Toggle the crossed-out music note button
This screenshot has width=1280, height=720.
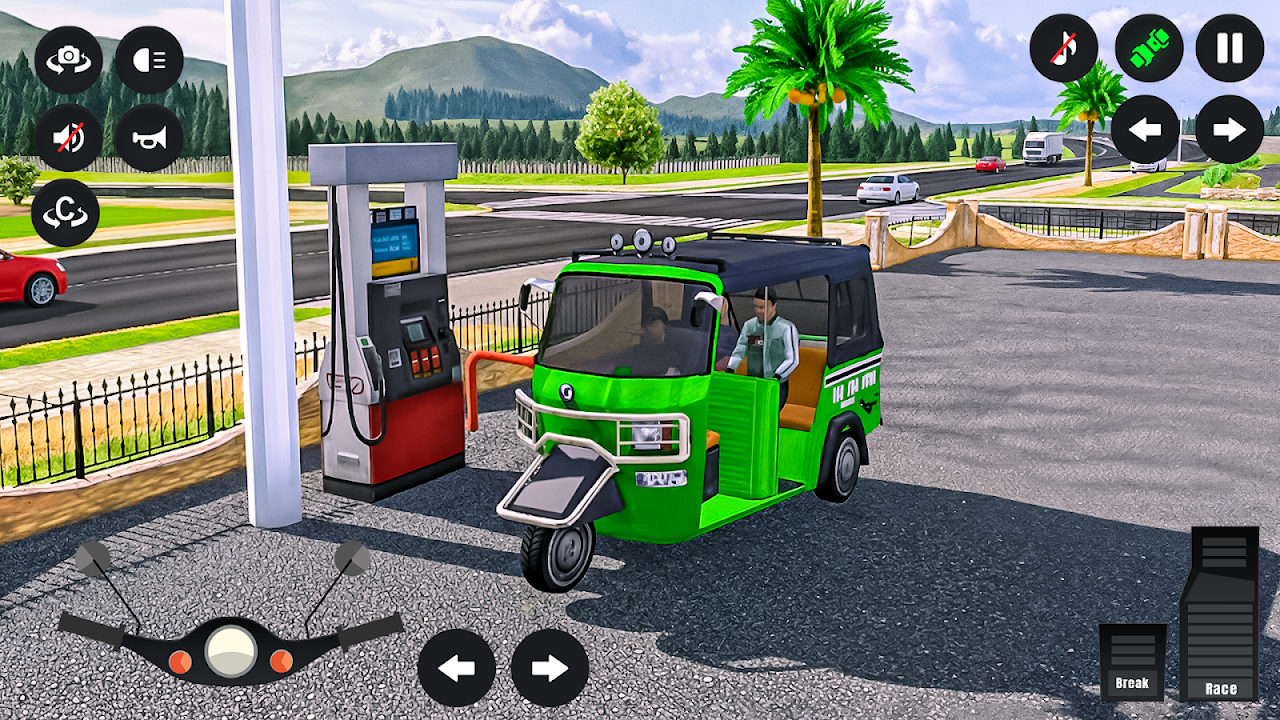1064,48
